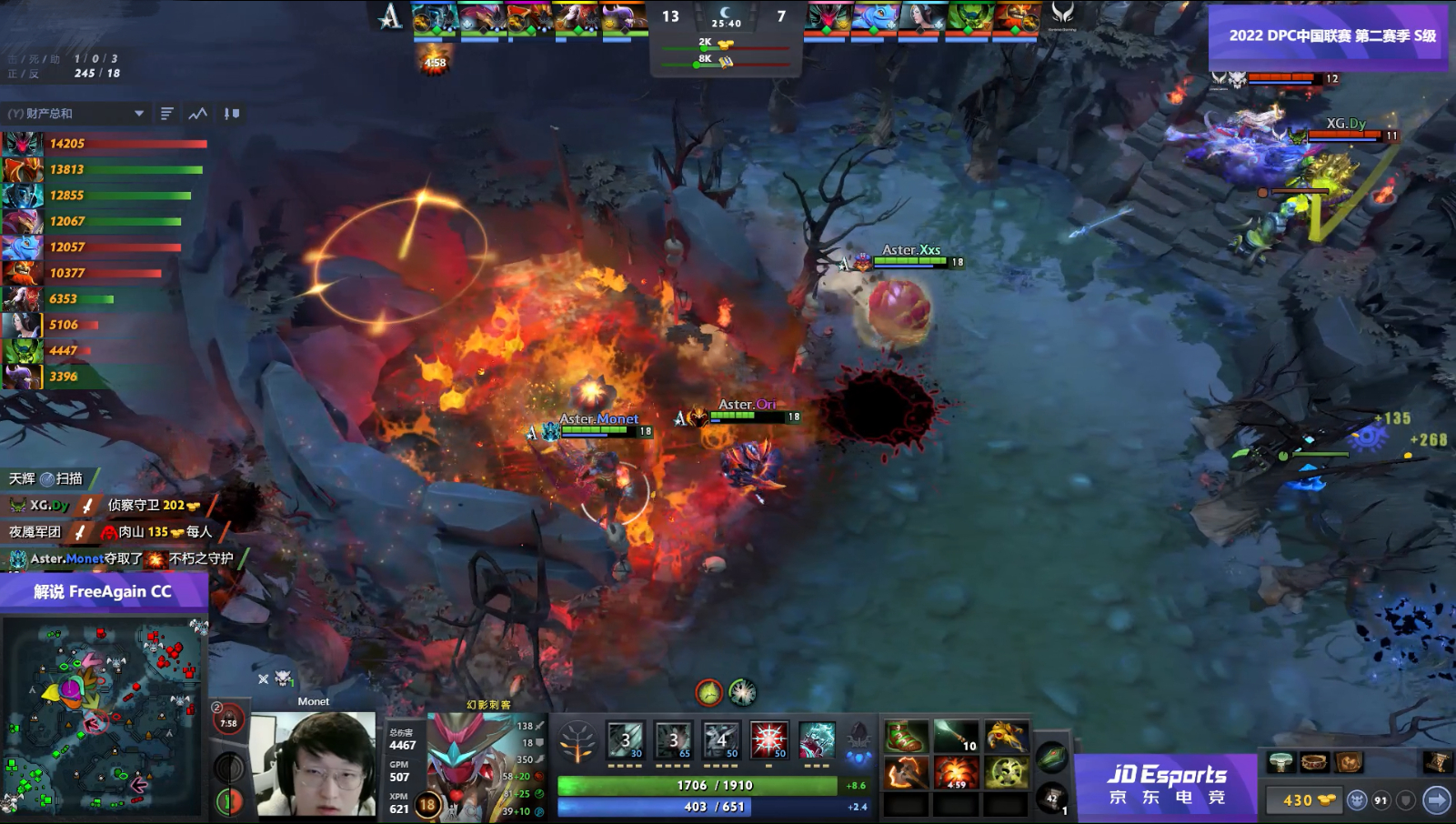Image resolution: width=1456 pixels, height=824 pixels.
Task: Open the shop with the blue arrow icon
Action: click(x=1436, y=799)
